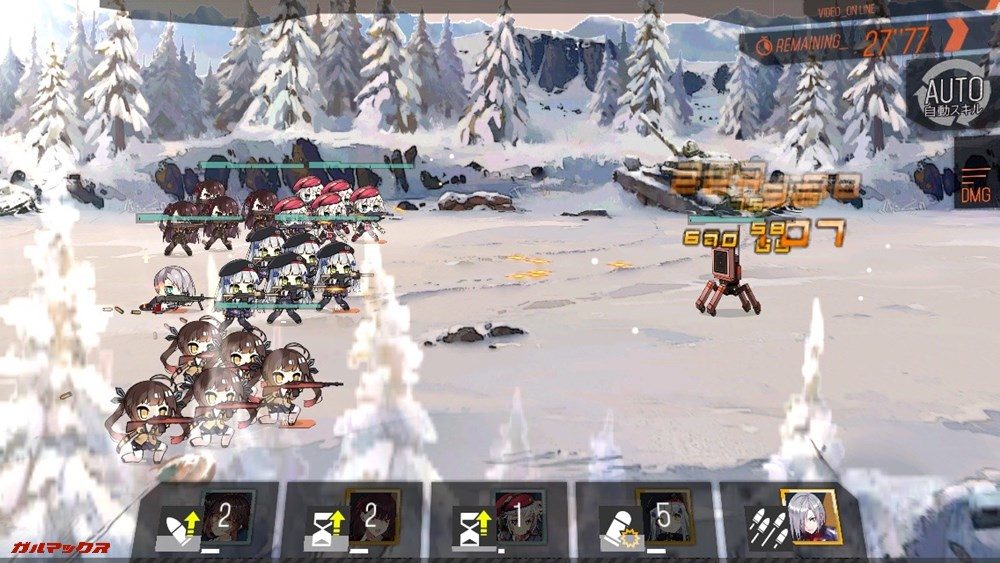Viewport: 1000px width, 563px height.
Task: Use the red beret girl's hourglass skill
Action: click(500, 519)
